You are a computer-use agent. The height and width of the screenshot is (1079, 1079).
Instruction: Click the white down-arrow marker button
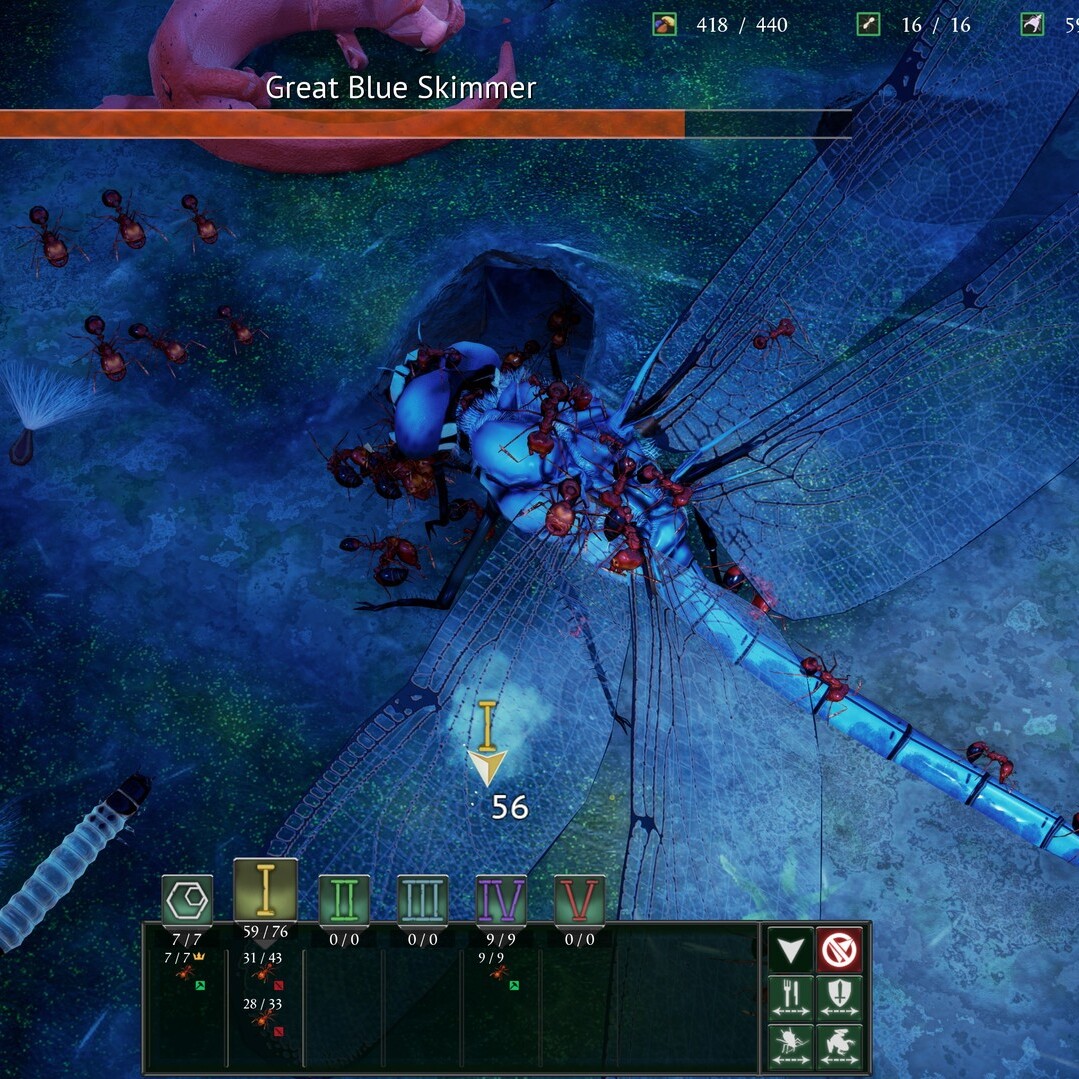point(791,950)
